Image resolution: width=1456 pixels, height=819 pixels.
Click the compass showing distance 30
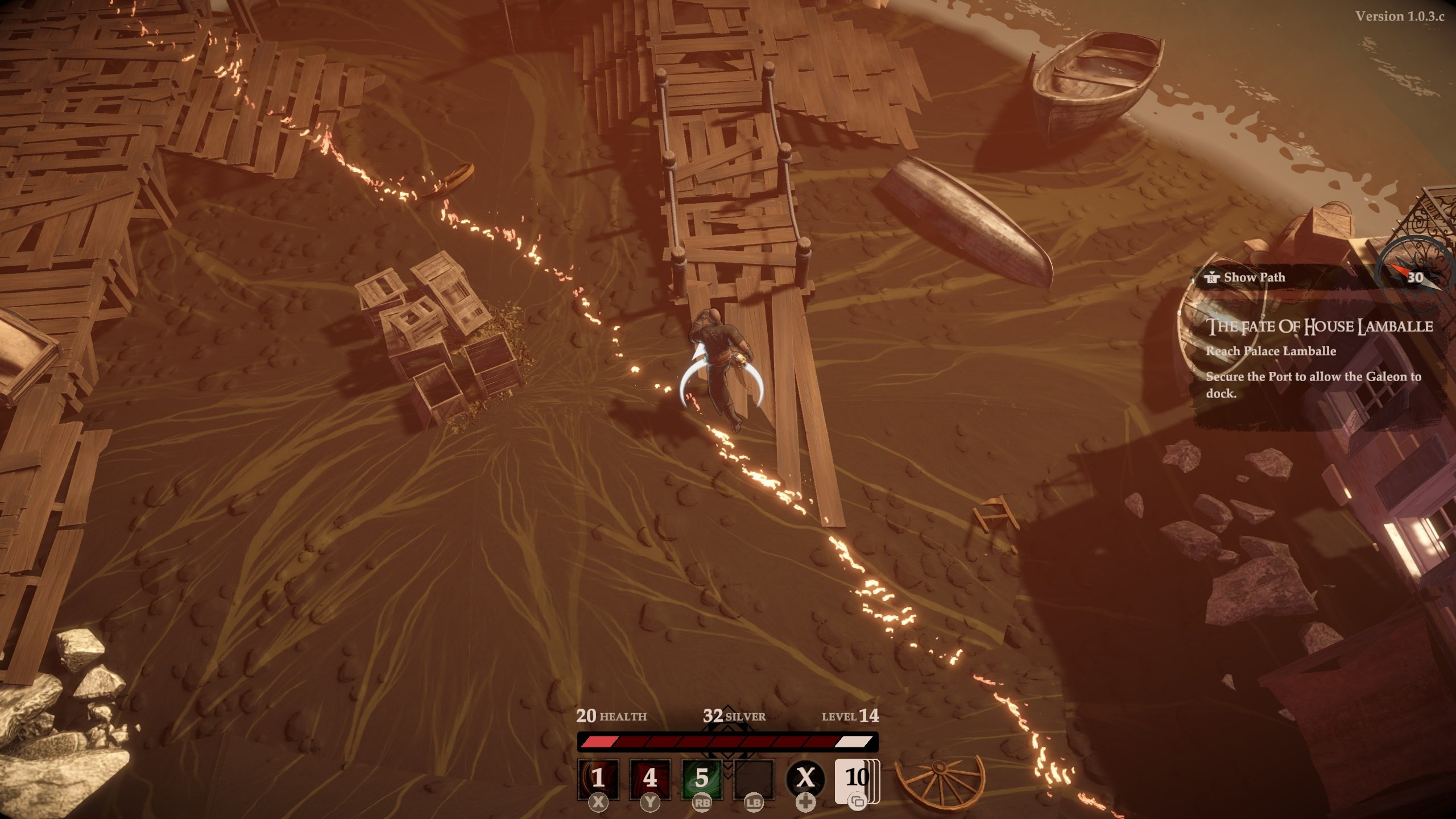tap(1415, 277)
